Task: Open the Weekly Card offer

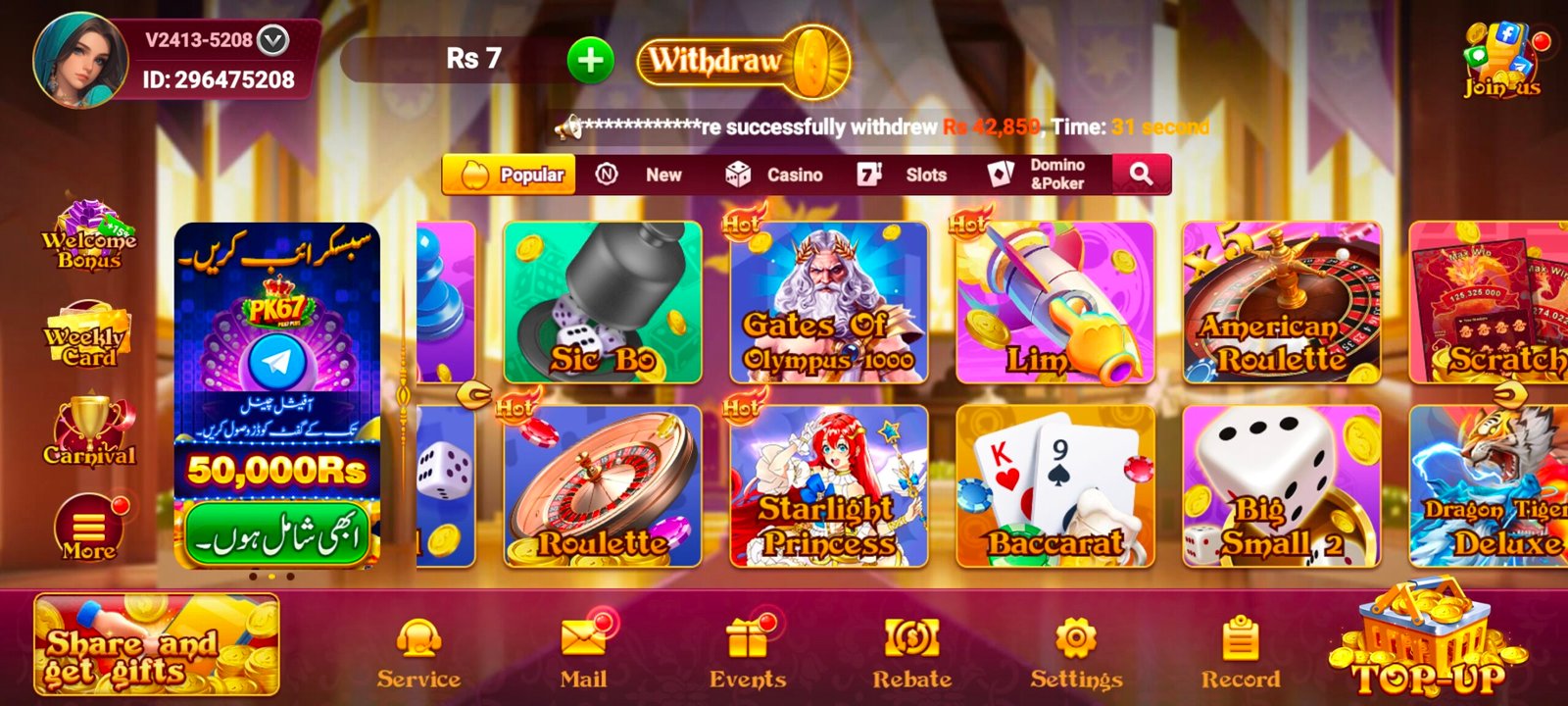Action: click(x=86, y=336)
